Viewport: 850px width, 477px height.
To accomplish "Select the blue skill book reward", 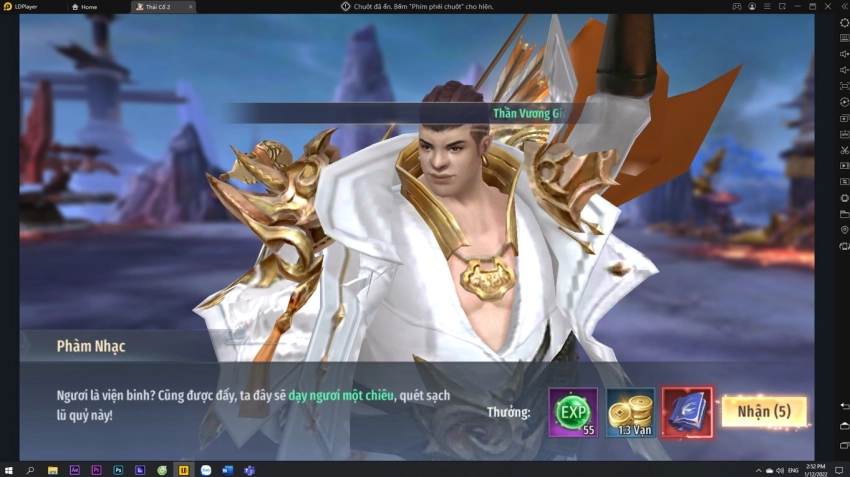I will point(687,412).
